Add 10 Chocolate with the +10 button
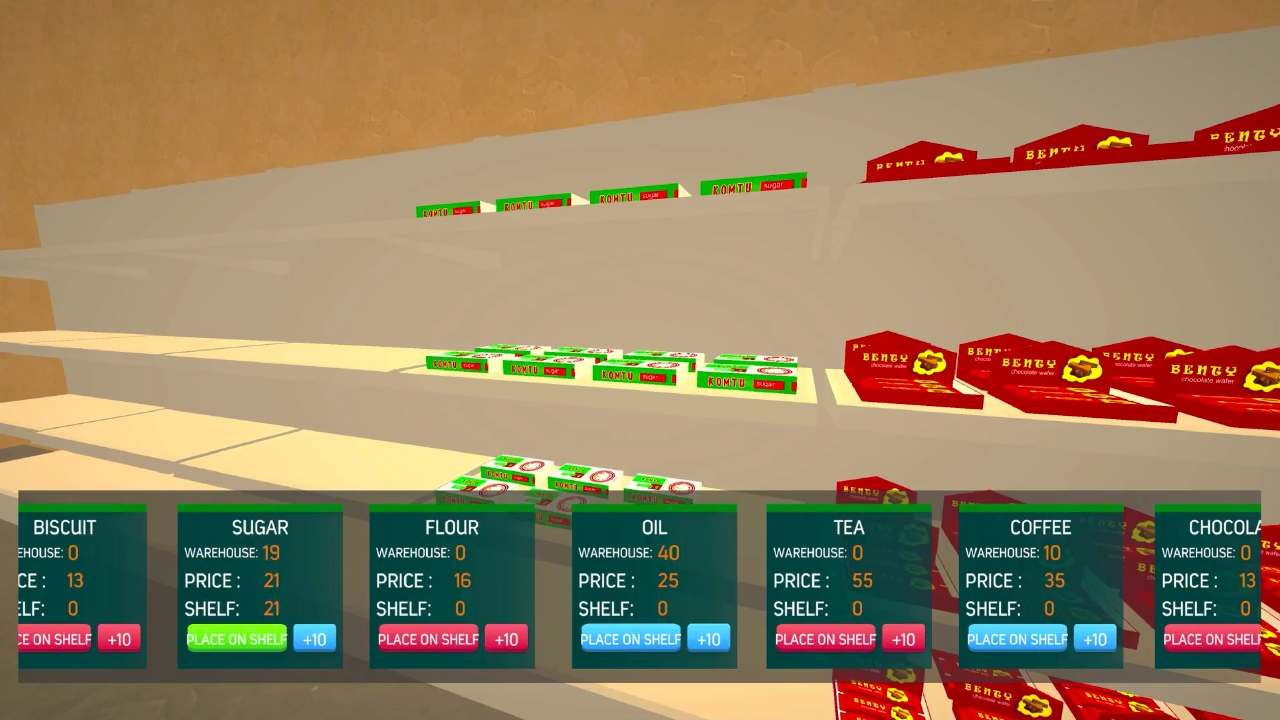The width and height of the screenshot is (1280, 720). (1276, 639)
